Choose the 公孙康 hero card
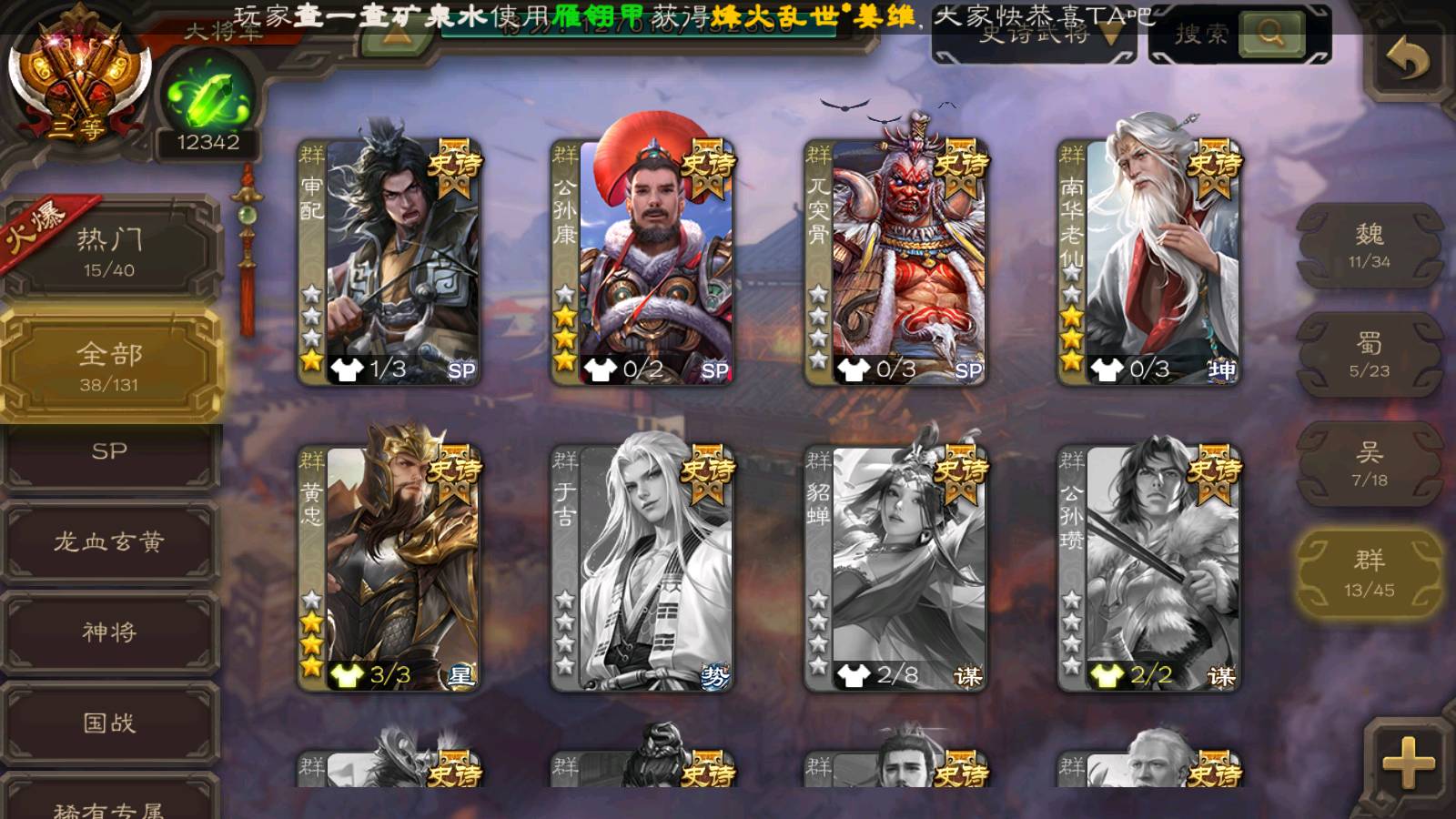 click(x=643, y=262)
